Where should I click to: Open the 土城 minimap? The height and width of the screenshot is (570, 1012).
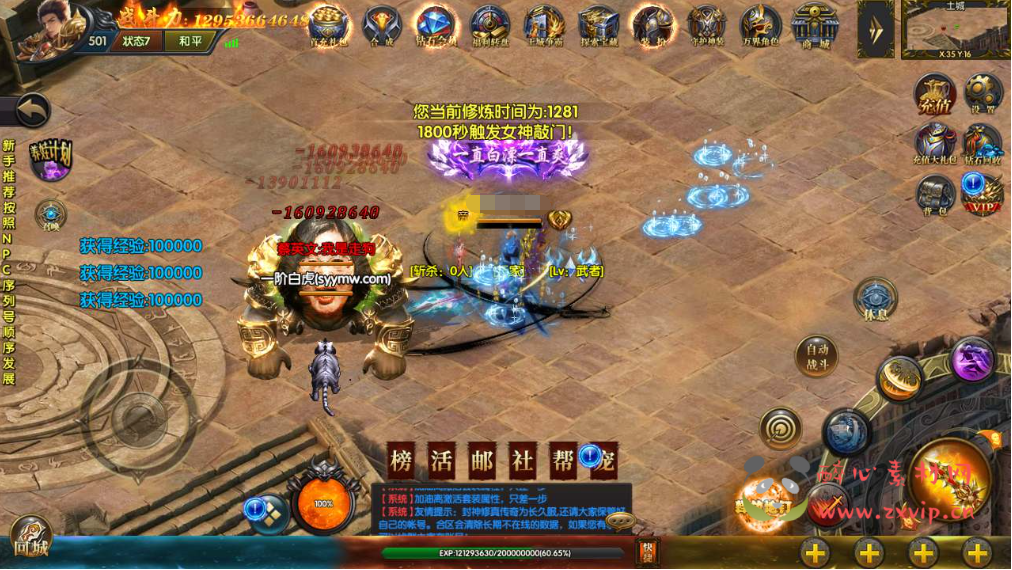[x=955, y=29]
